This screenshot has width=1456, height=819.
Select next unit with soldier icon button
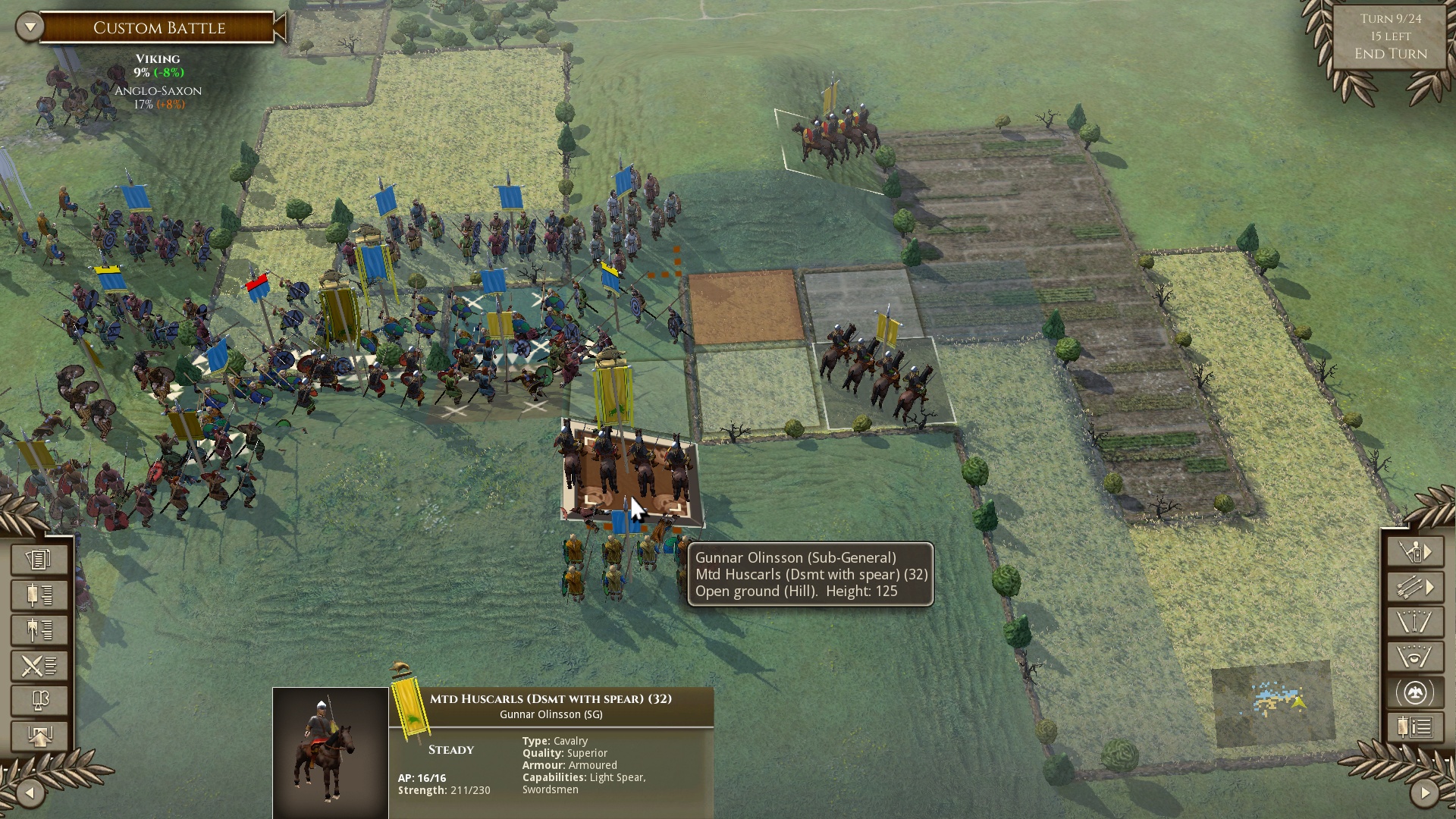[1415, 552]
